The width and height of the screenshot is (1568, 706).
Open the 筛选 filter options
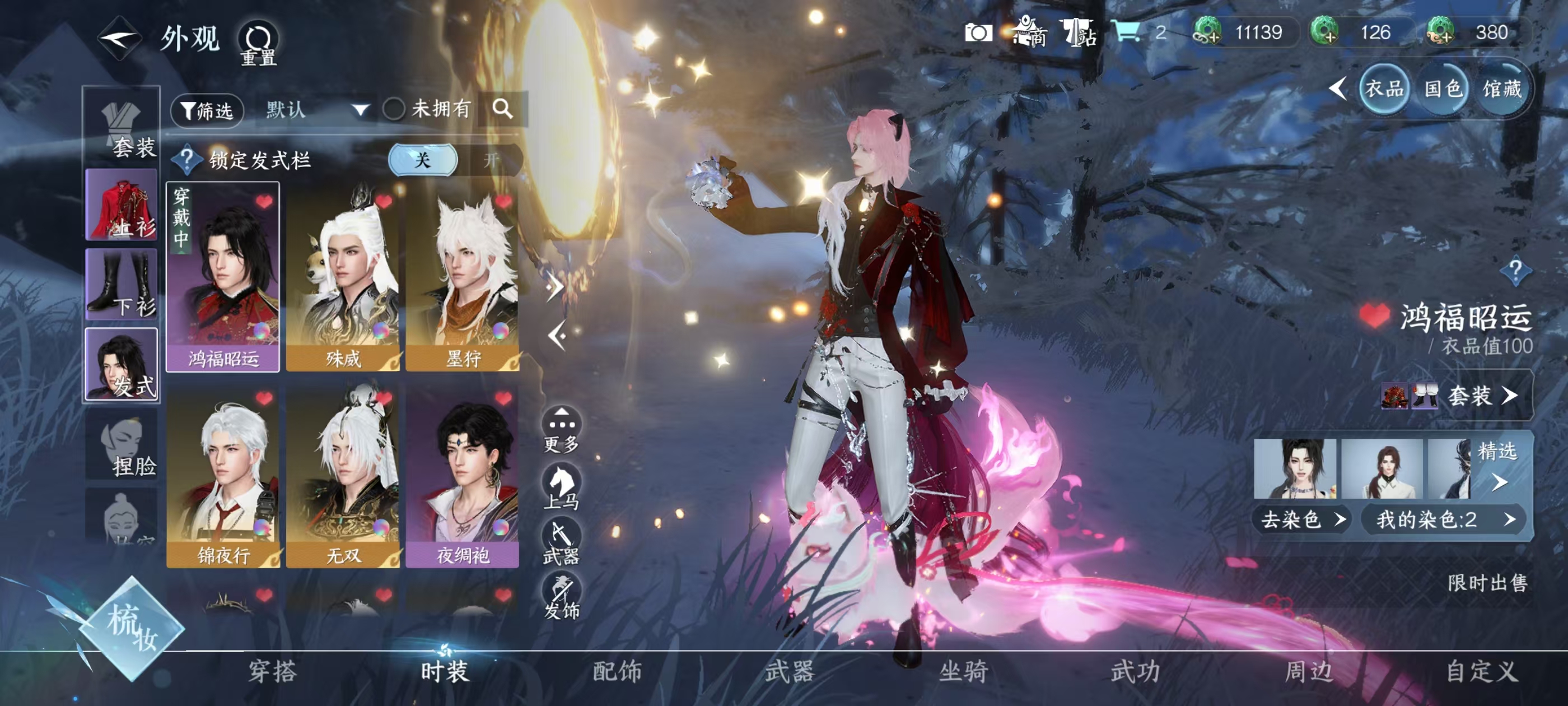(207, 110)
